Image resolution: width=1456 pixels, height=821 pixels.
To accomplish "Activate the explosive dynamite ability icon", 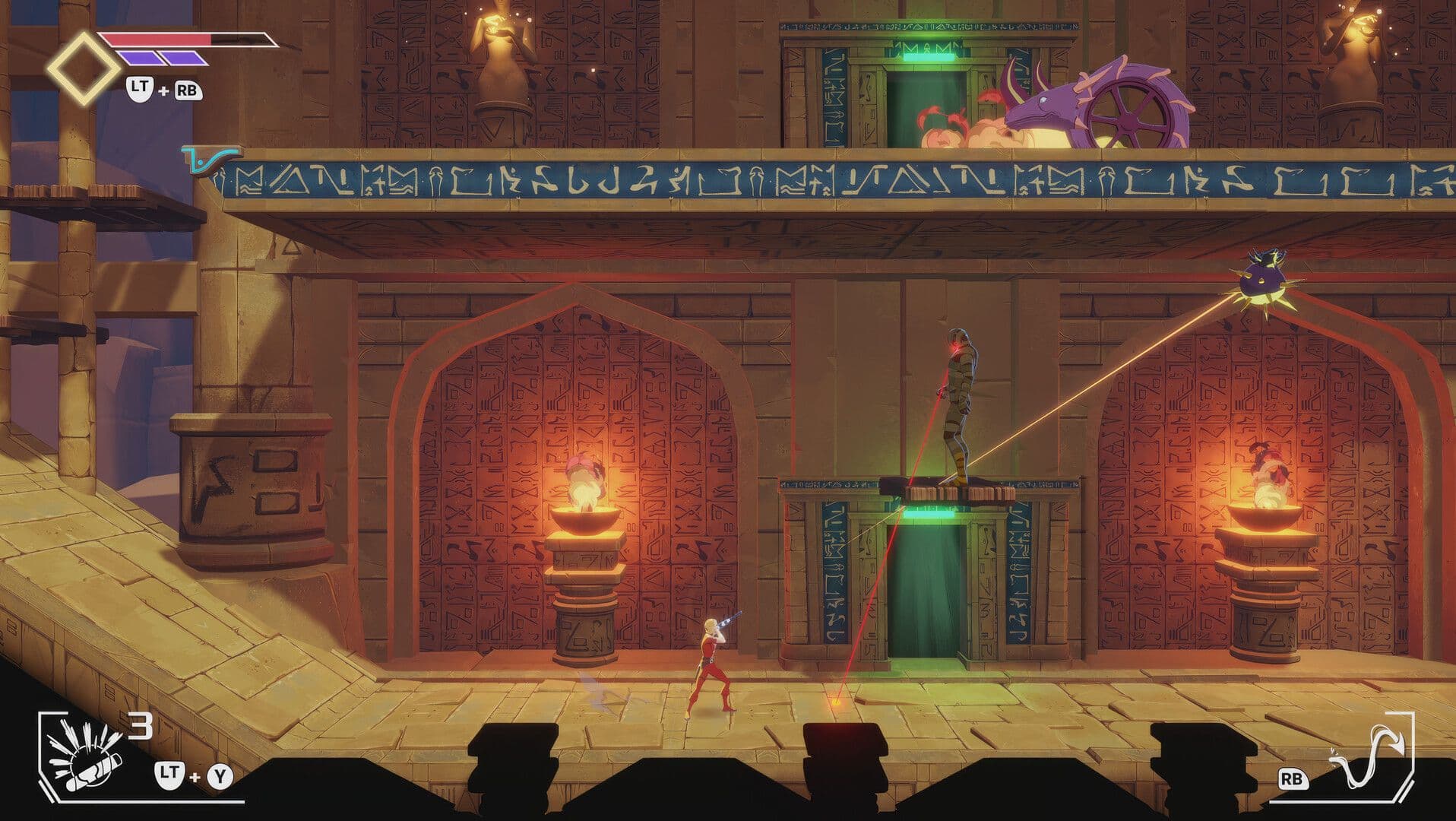I will coord(82,757).
